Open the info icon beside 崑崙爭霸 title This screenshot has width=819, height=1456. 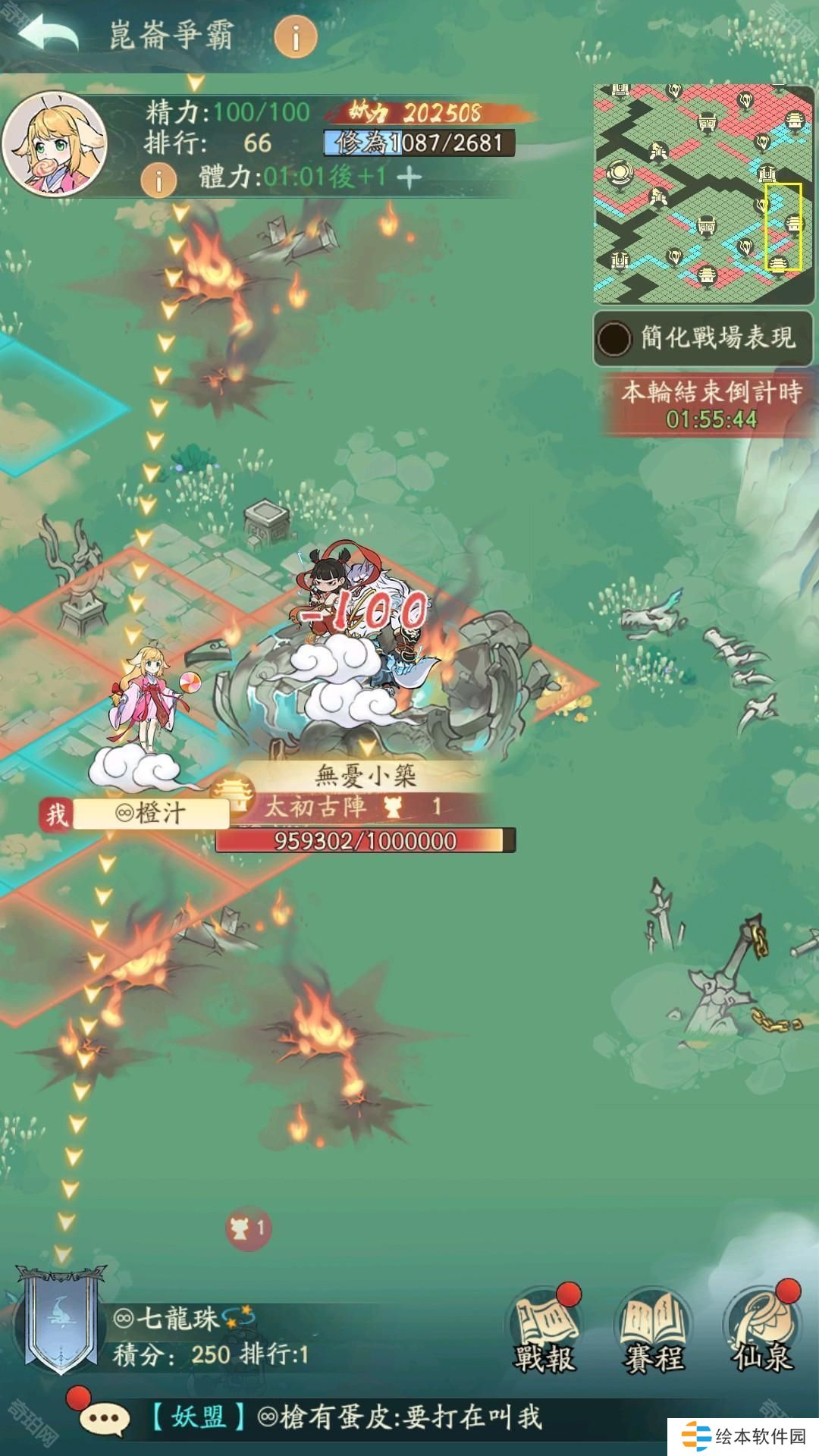click(296, 36)
